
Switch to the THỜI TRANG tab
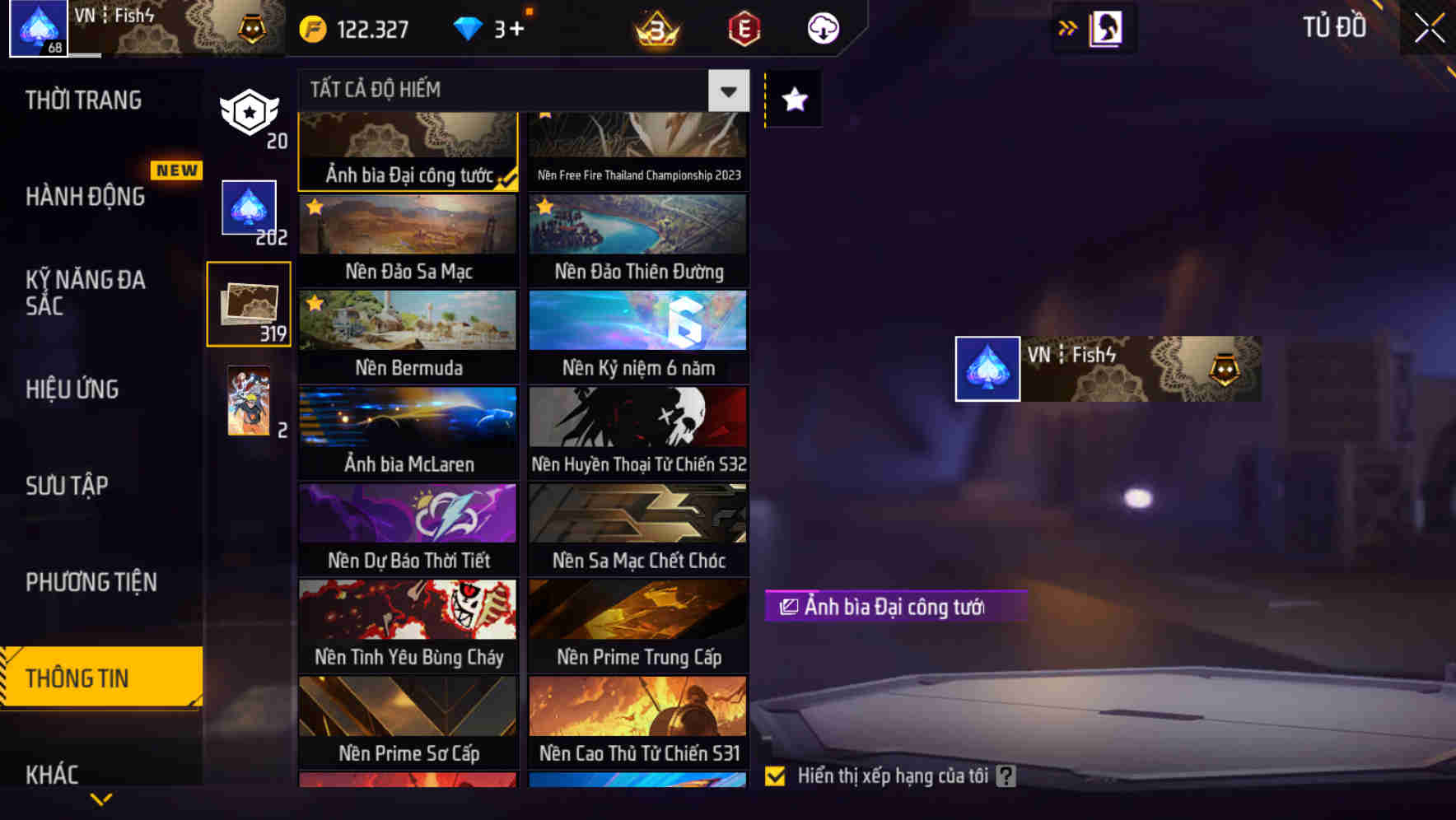click(82, 99)
